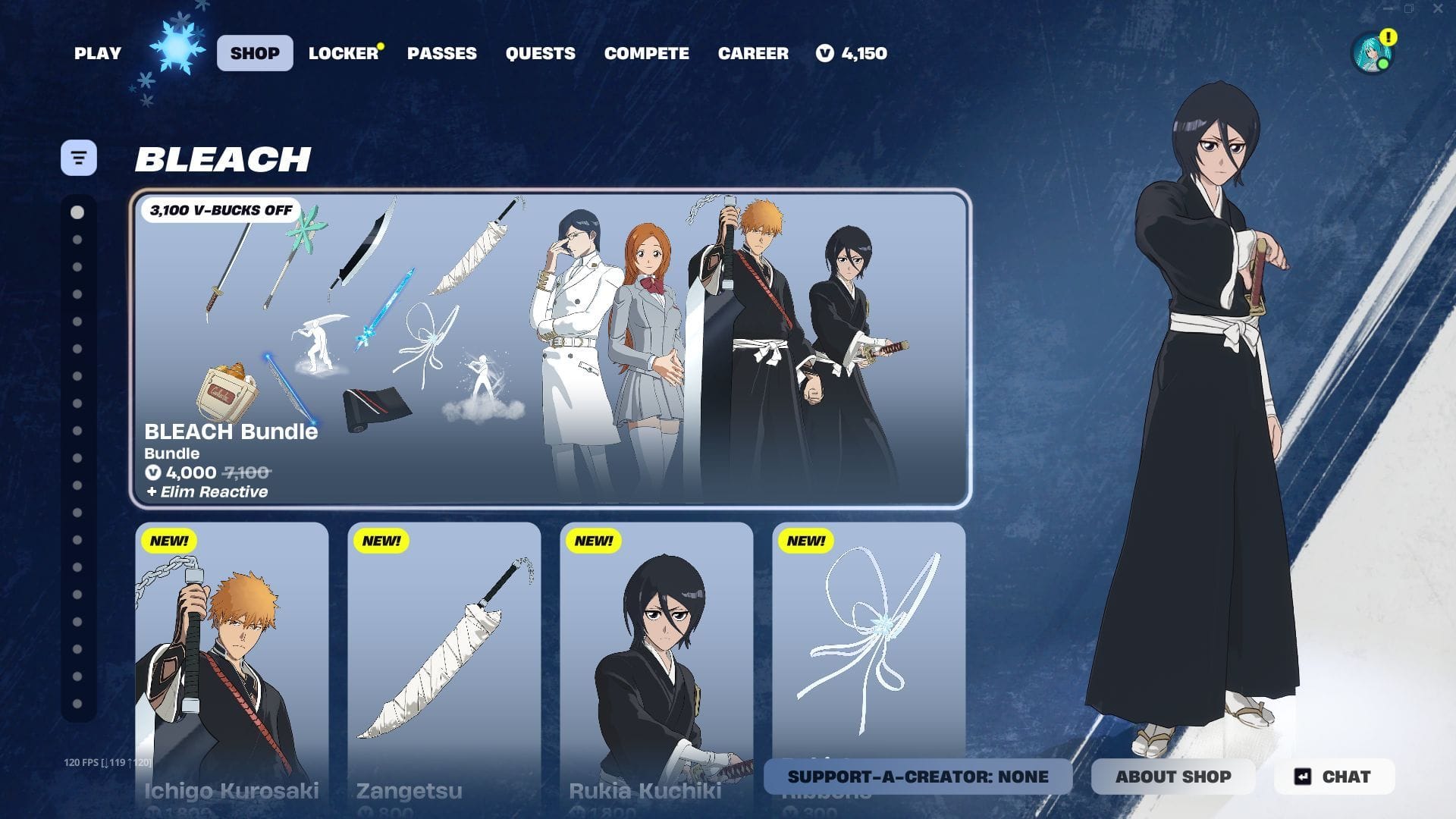Click the exclamation badge on the avatar
Screen dimensions: 1456x819
pos(1389,35)
